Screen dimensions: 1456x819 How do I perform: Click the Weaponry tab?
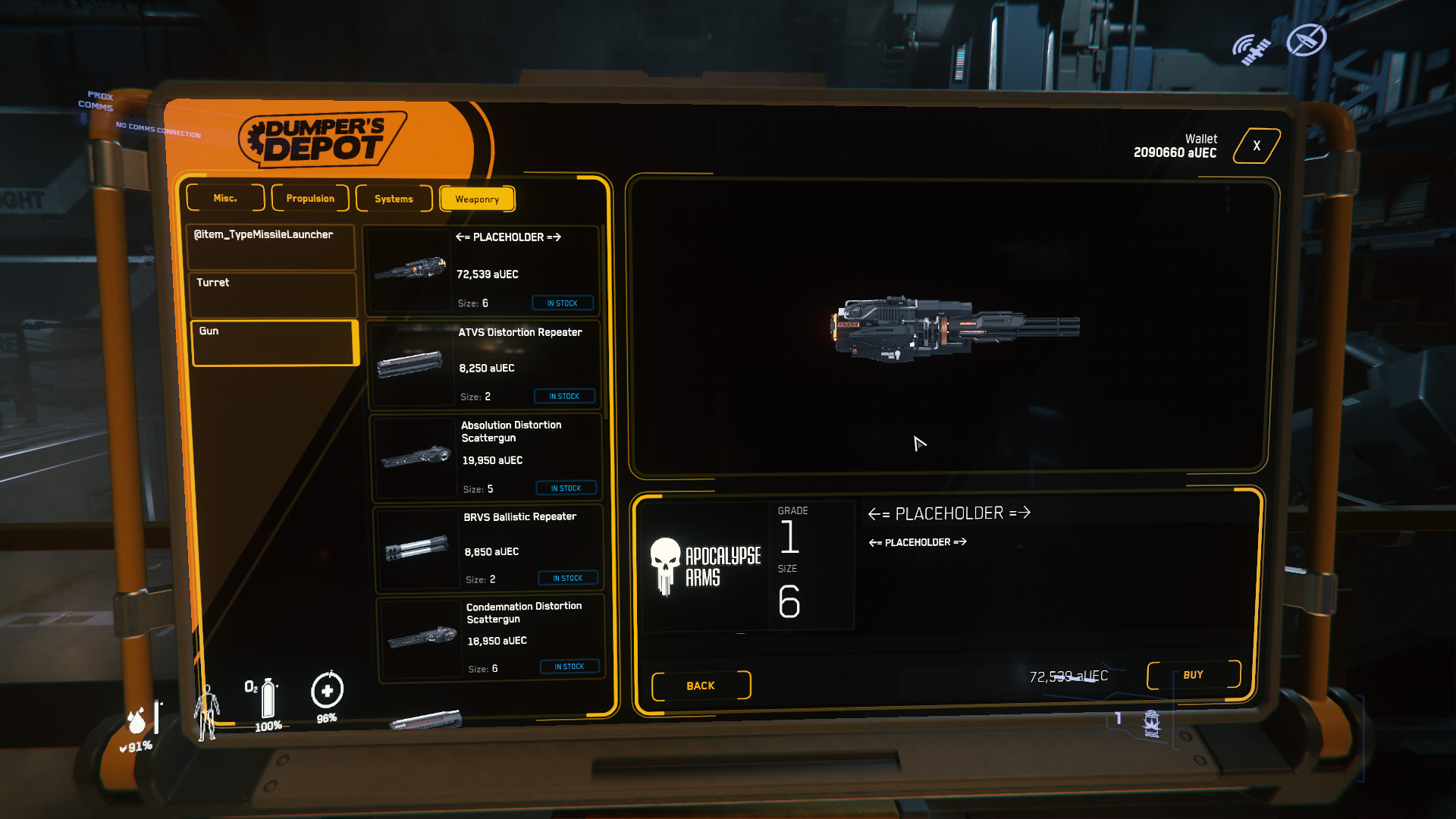click(477, 199)
